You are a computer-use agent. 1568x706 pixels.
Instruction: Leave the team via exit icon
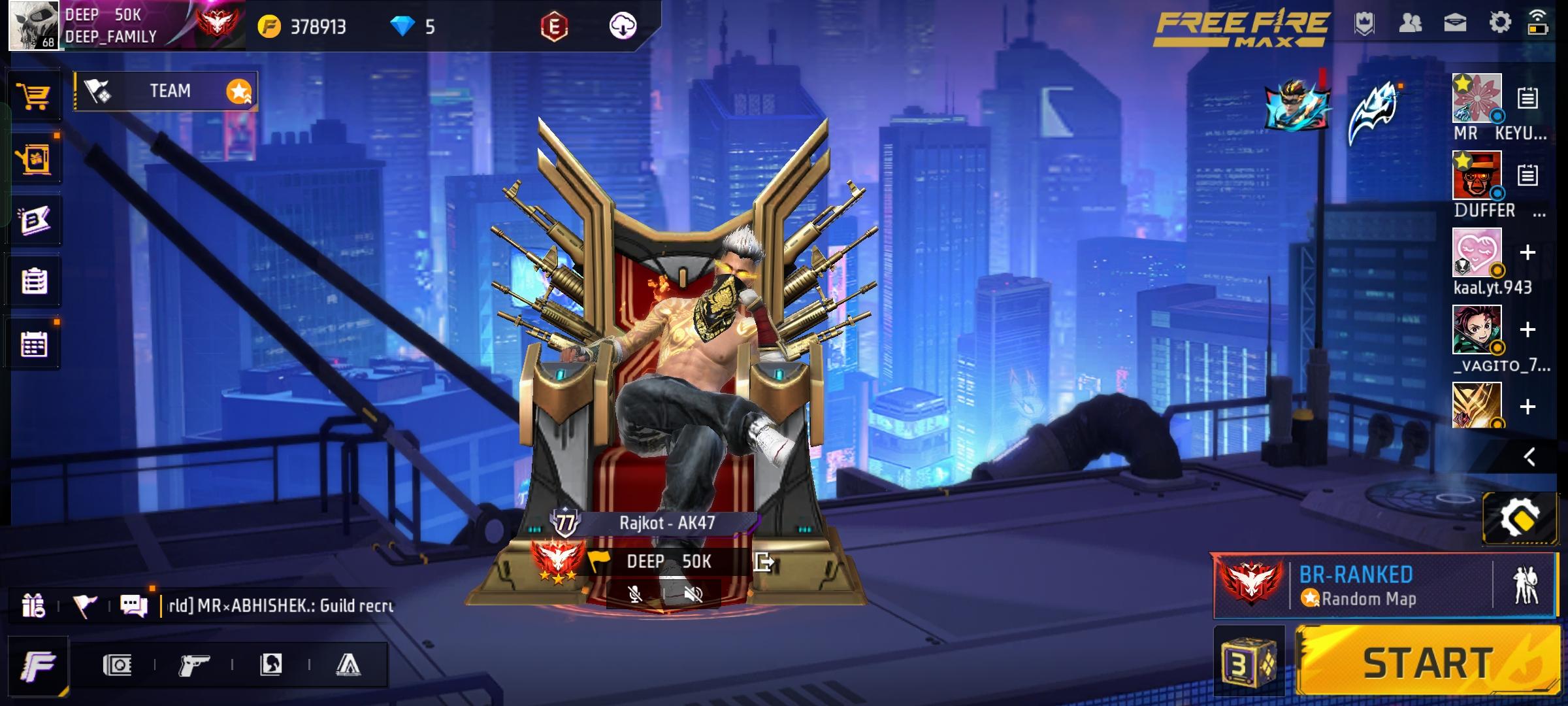pos(763,562)
